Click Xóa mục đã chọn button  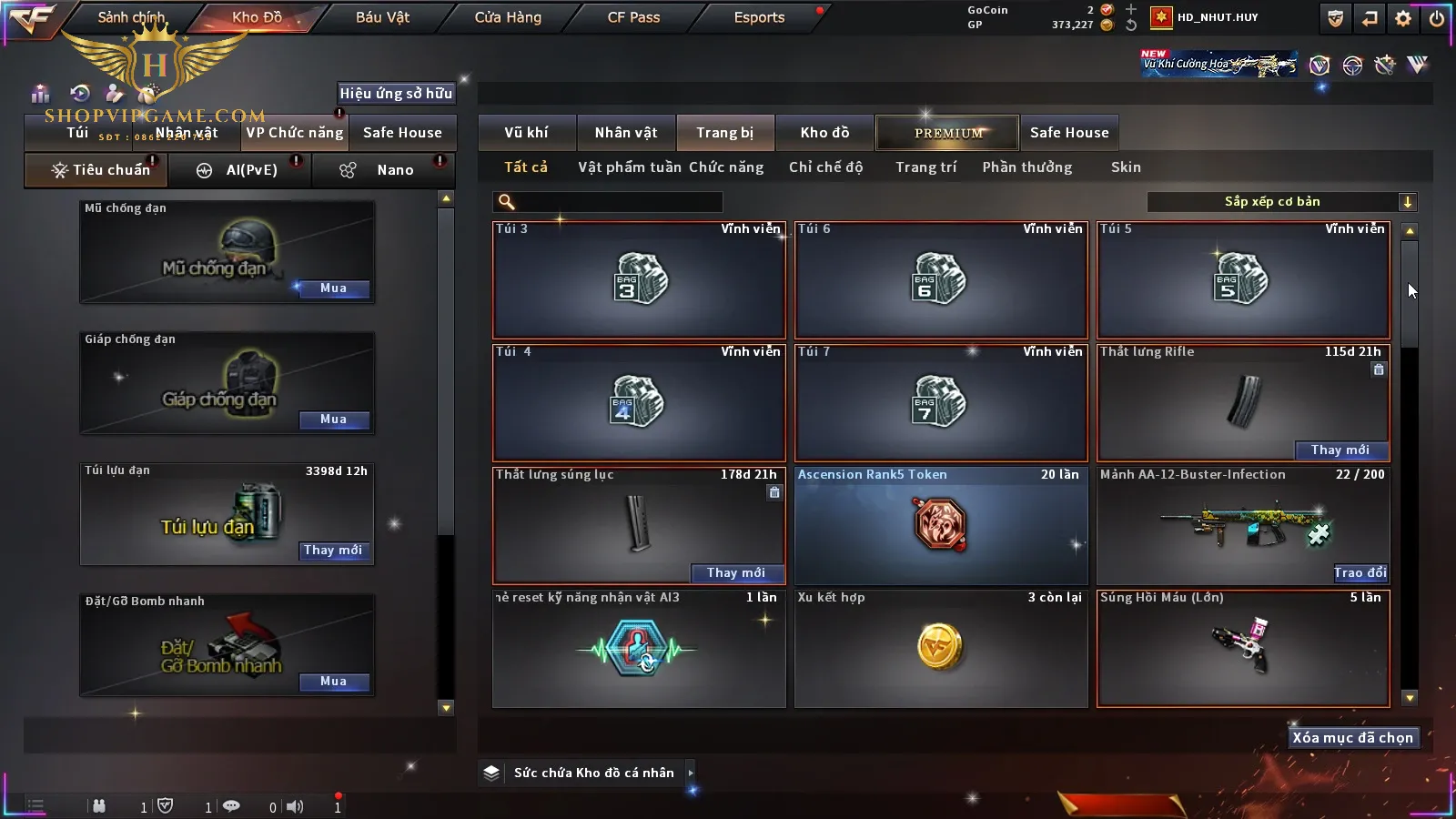click(x=1352, y=738)
